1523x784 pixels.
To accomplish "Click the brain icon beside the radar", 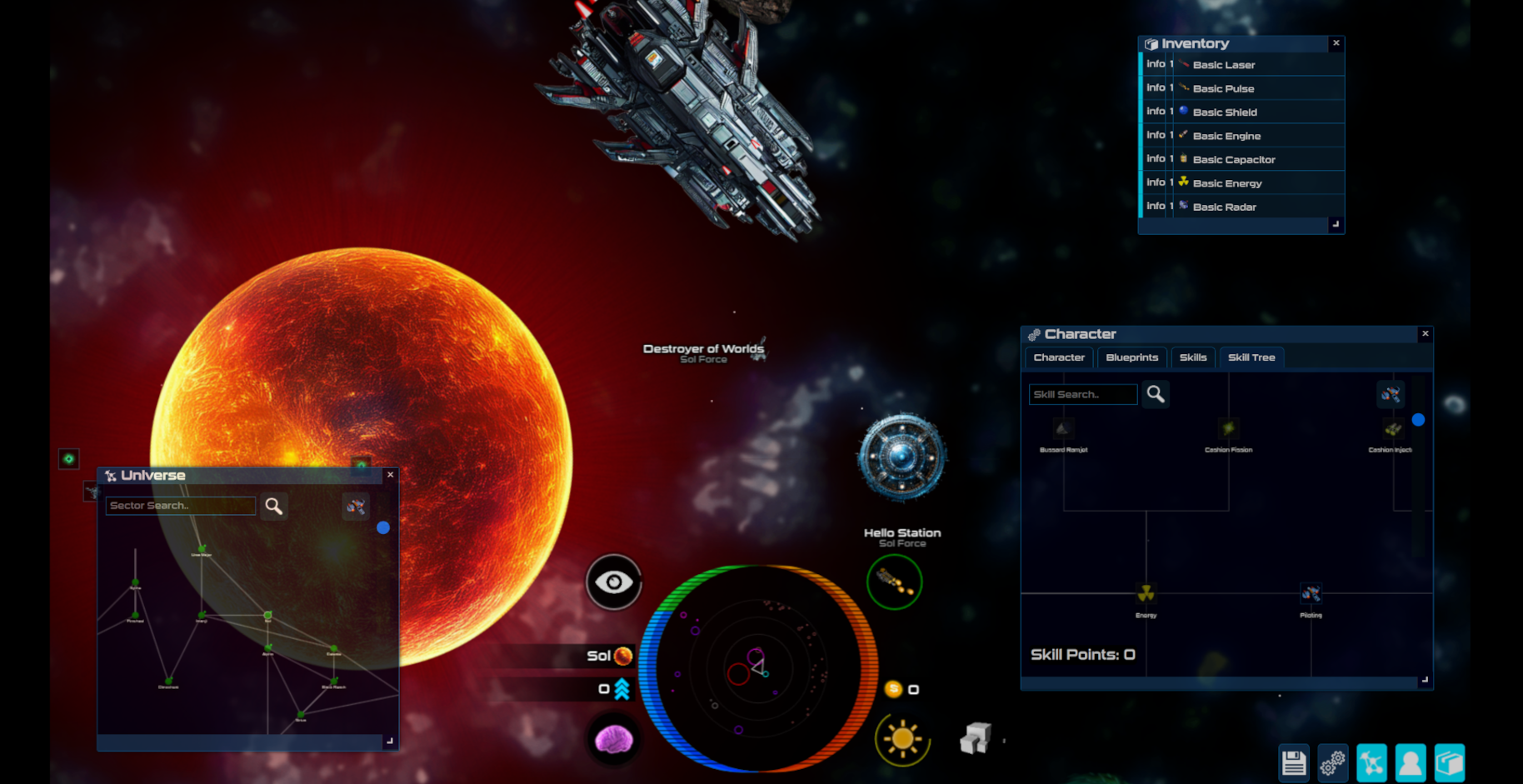I will tap(614, 740).
